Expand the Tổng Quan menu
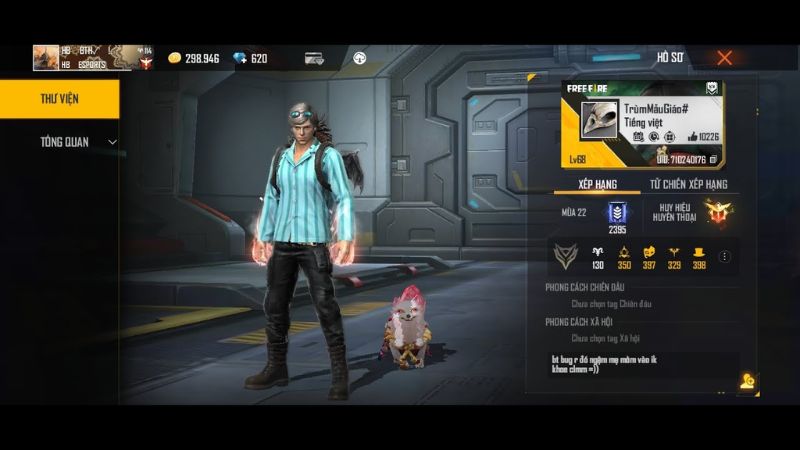Viewport: 800px width, 450px height. 77,142
